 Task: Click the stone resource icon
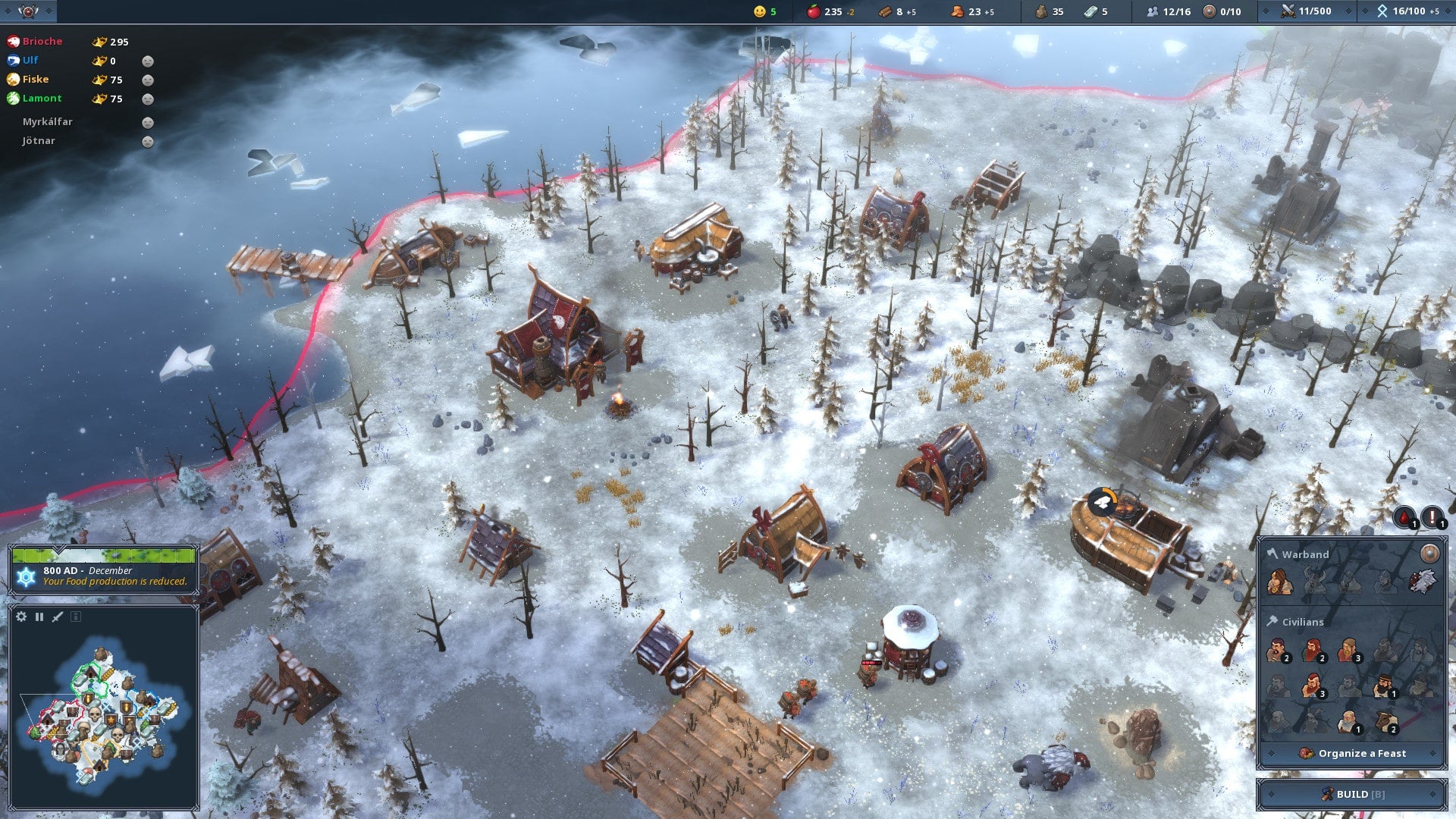(x=1040, y=11)
